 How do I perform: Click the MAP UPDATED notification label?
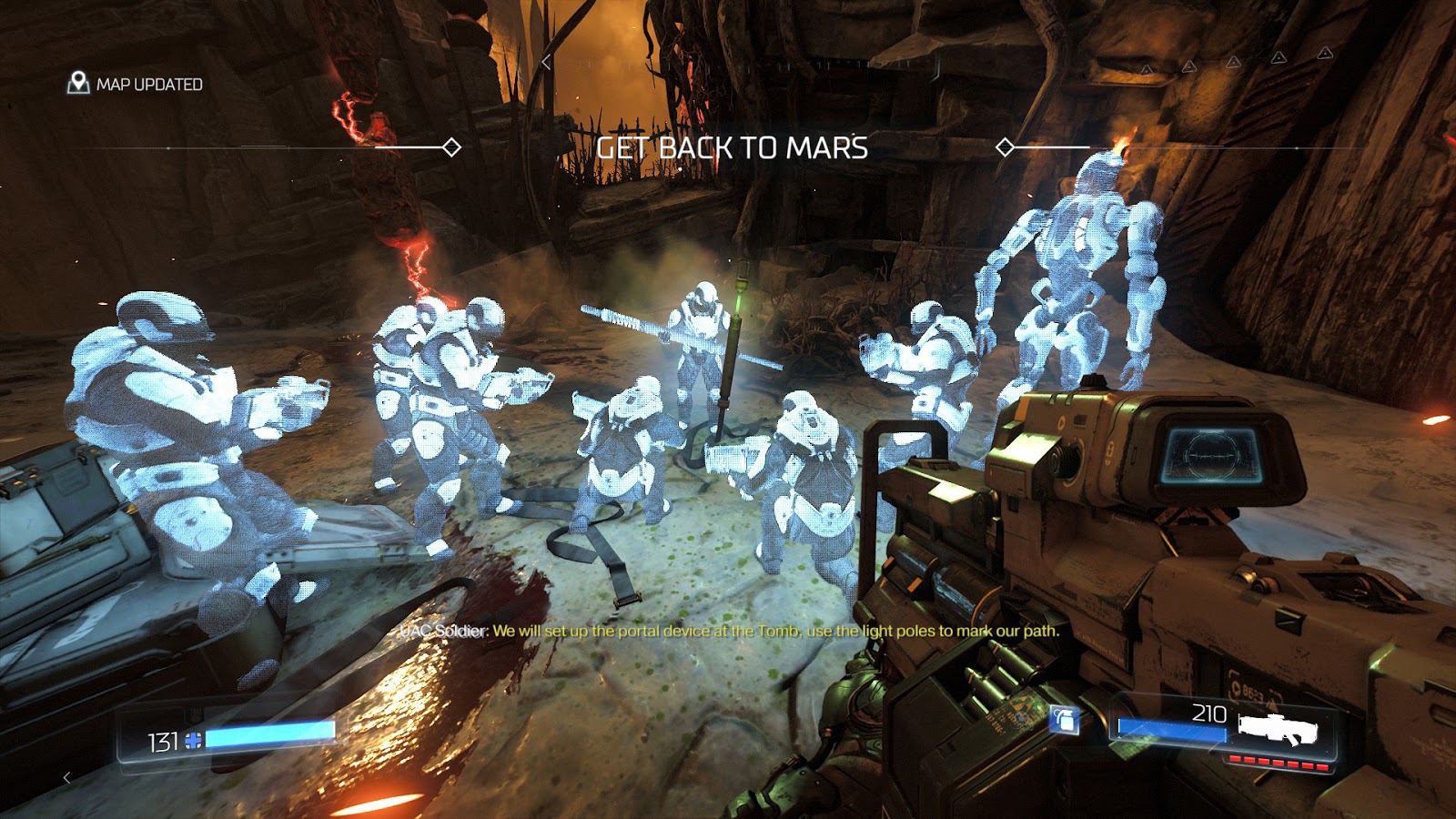tap(148, 84)
